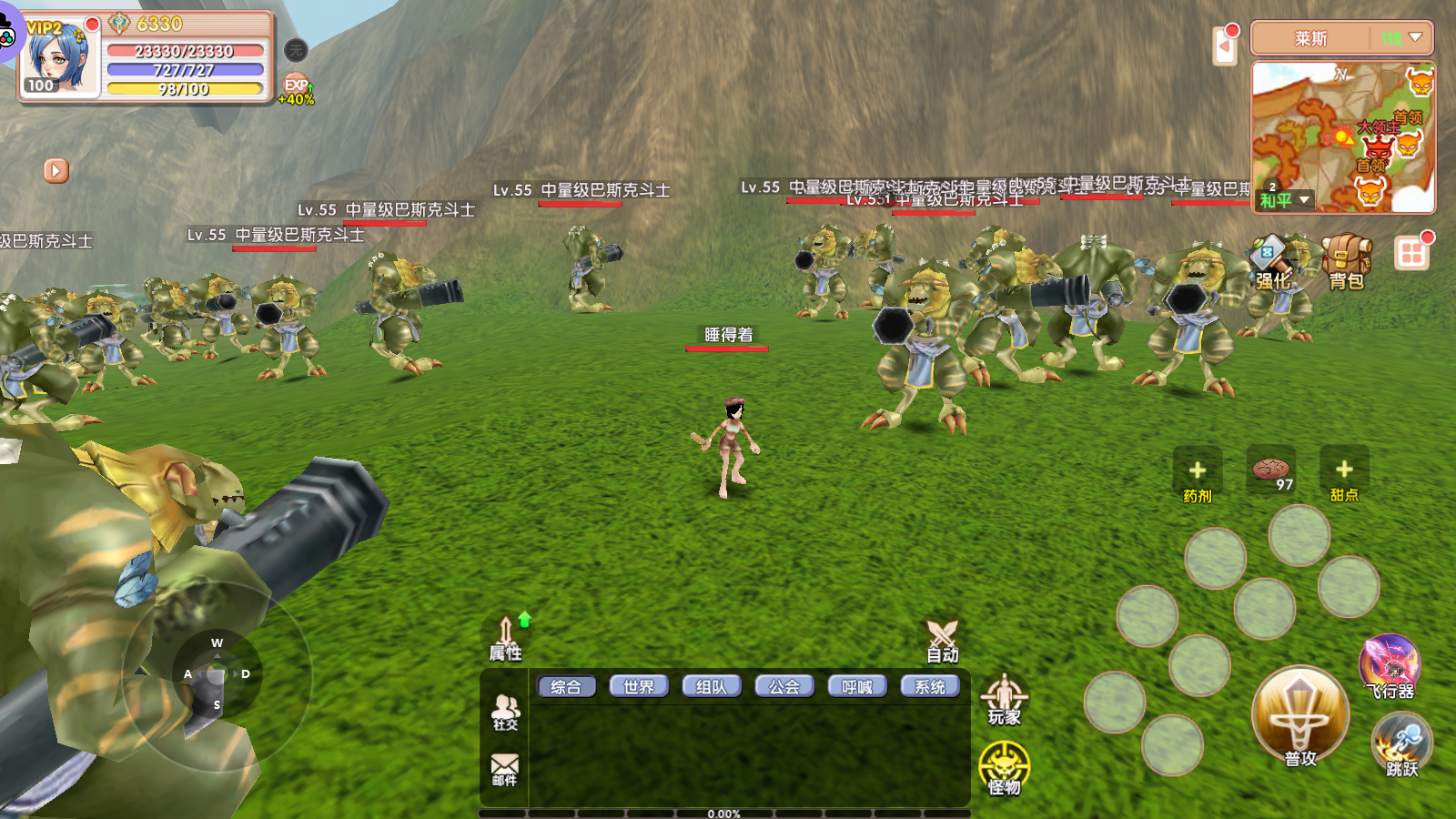Open the 强化 enhancement menu
This screenshot has height=819, width=1456.
tap(1272, 261)
